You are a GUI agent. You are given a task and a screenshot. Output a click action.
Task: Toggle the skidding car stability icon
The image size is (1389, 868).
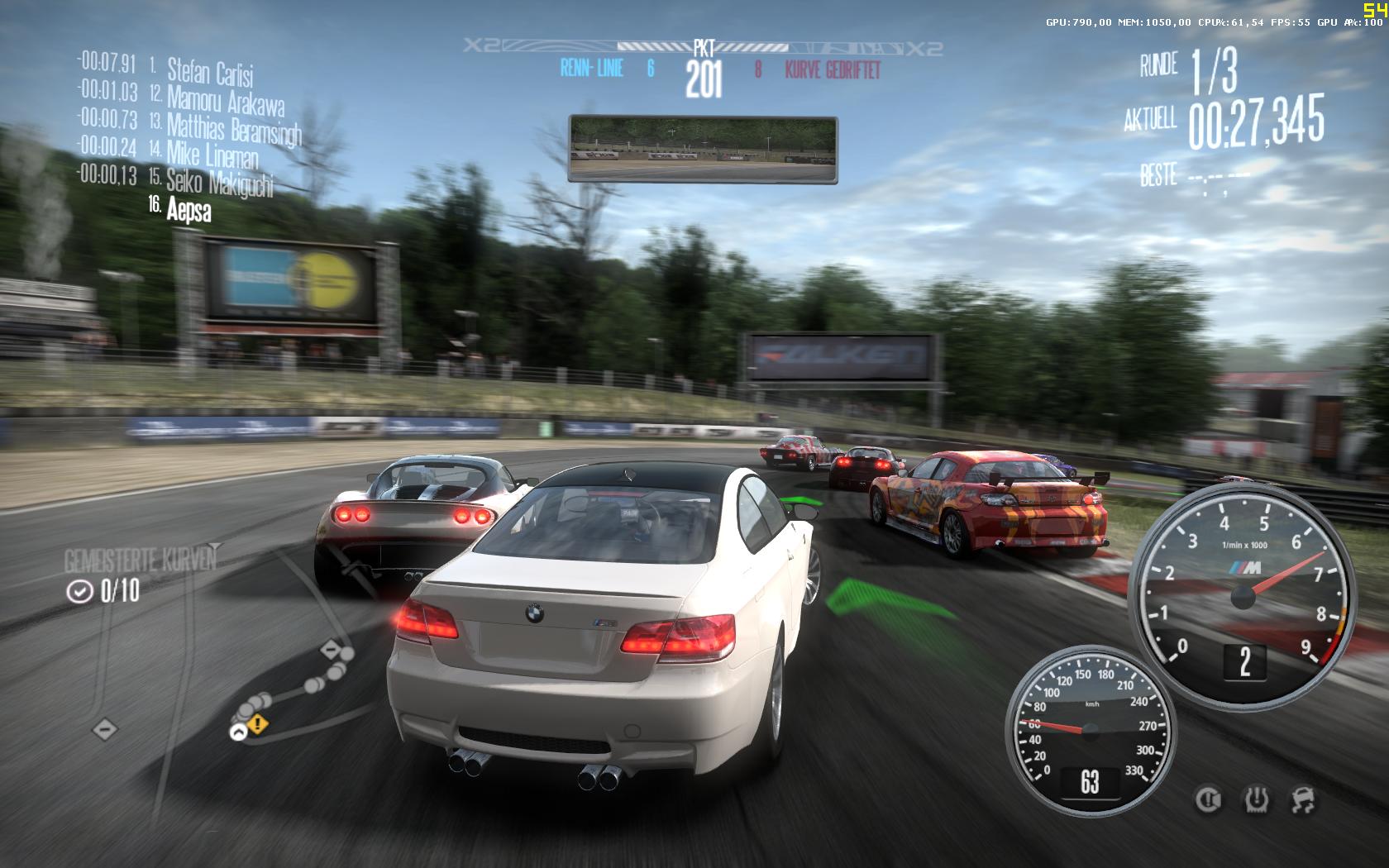[x=1304, y=799]
